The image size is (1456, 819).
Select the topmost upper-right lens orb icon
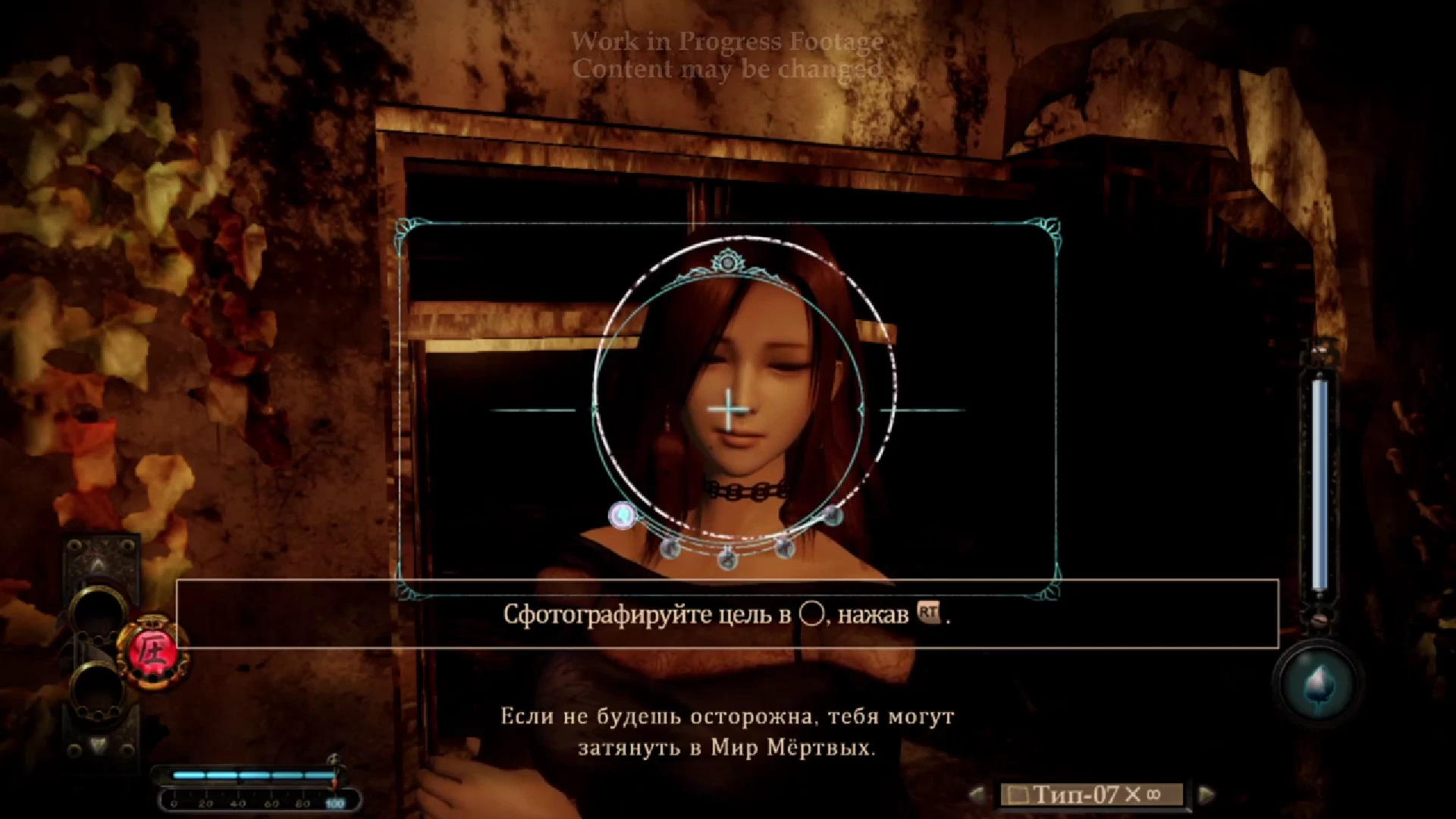[834, 516]
